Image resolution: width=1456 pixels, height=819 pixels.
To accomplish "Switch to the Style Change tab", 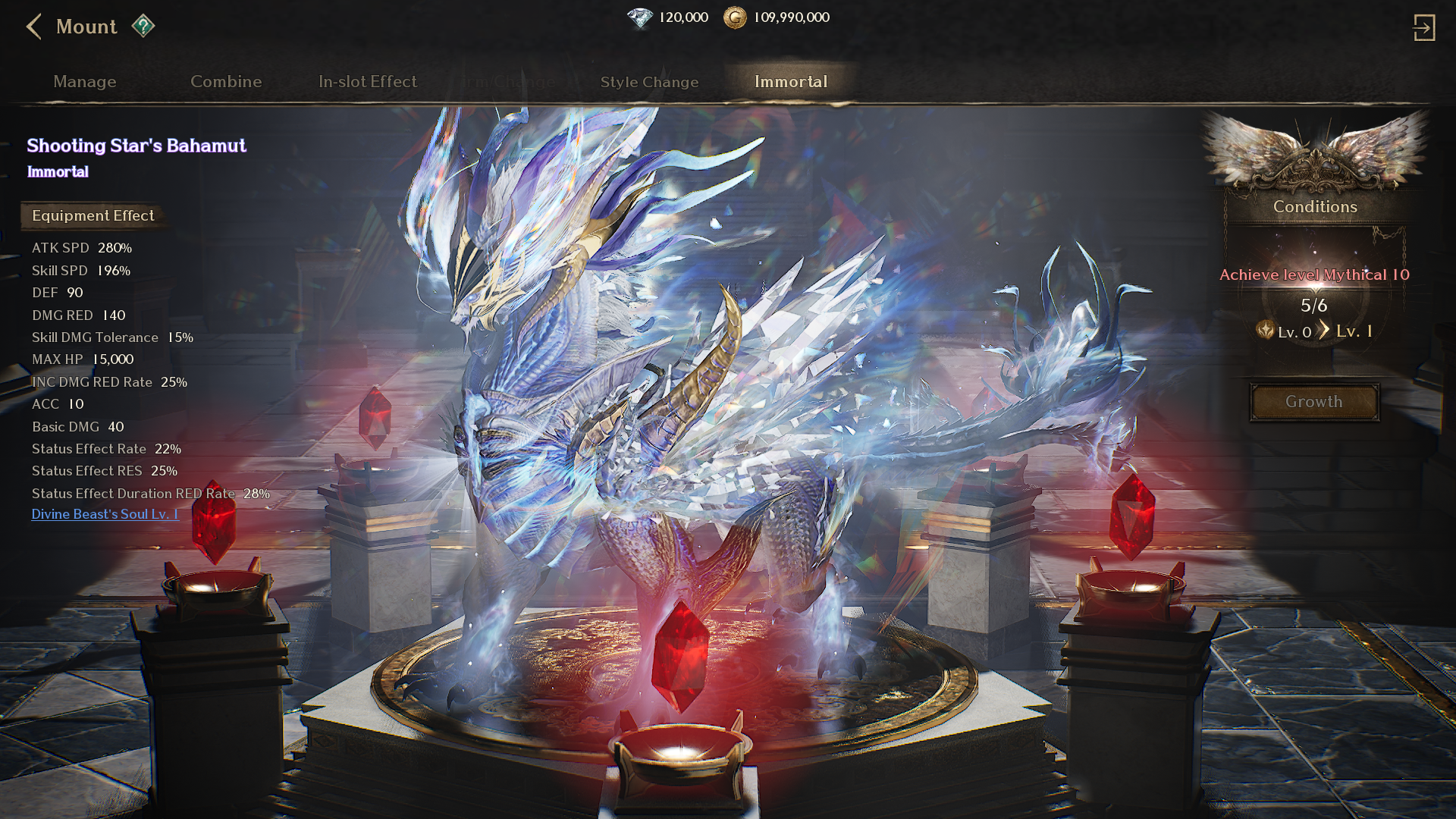I will [x=649, y=82].
